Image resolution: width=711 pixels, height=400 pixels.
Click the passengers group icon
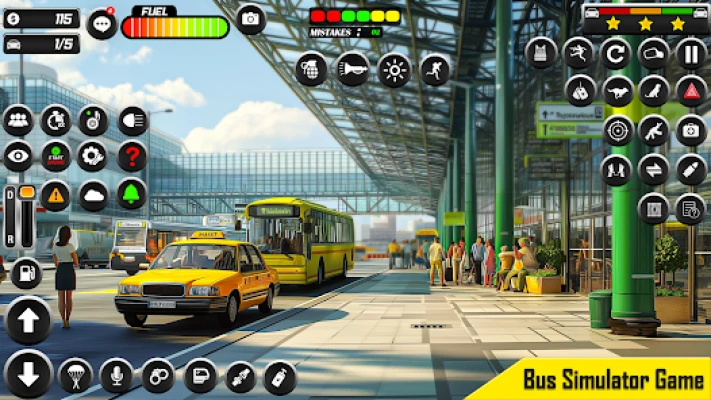pos(18,121)
